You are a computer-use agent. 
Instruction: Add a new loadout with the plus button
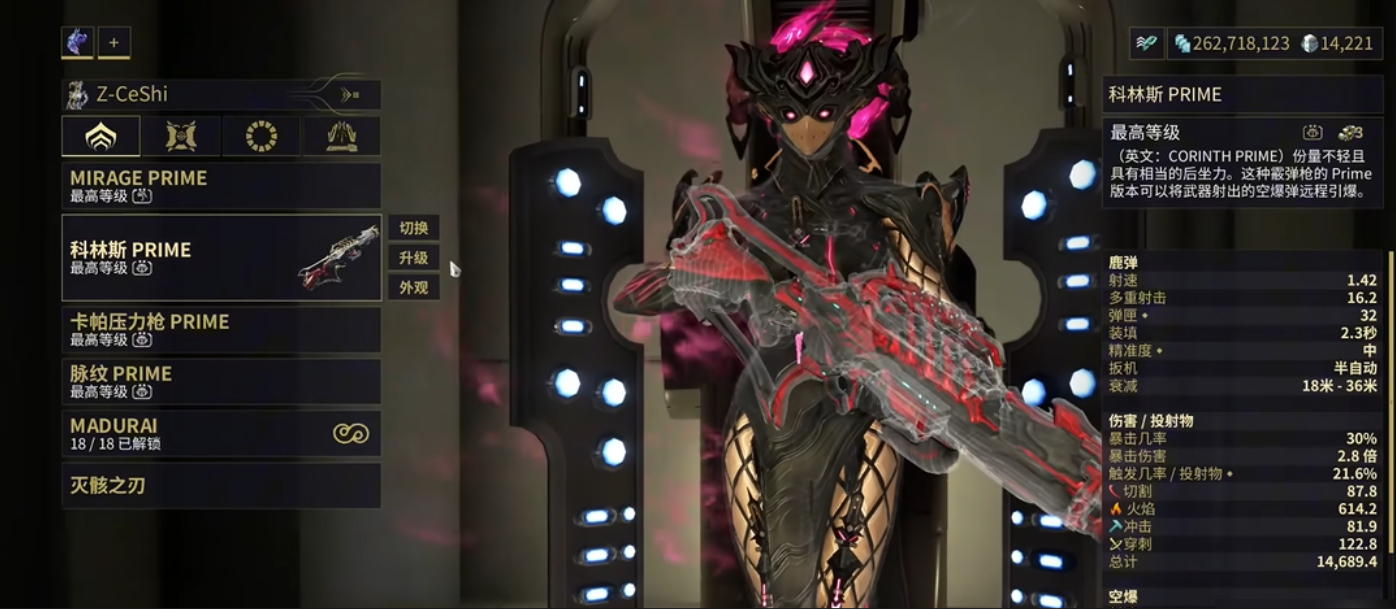pyautogui.click(x=113, y=42)
